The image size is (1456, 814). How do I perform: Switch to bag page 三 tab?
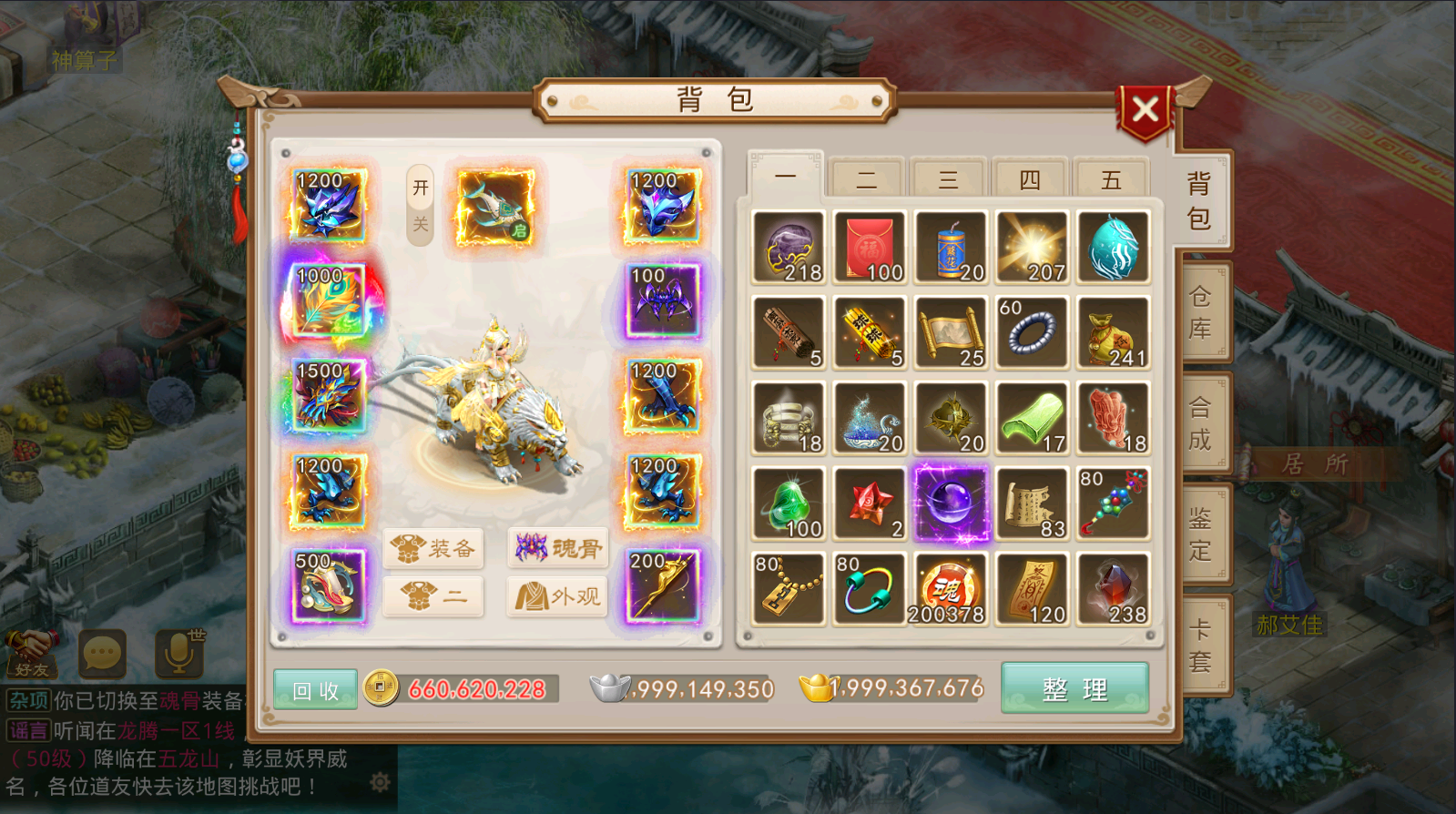948,178
